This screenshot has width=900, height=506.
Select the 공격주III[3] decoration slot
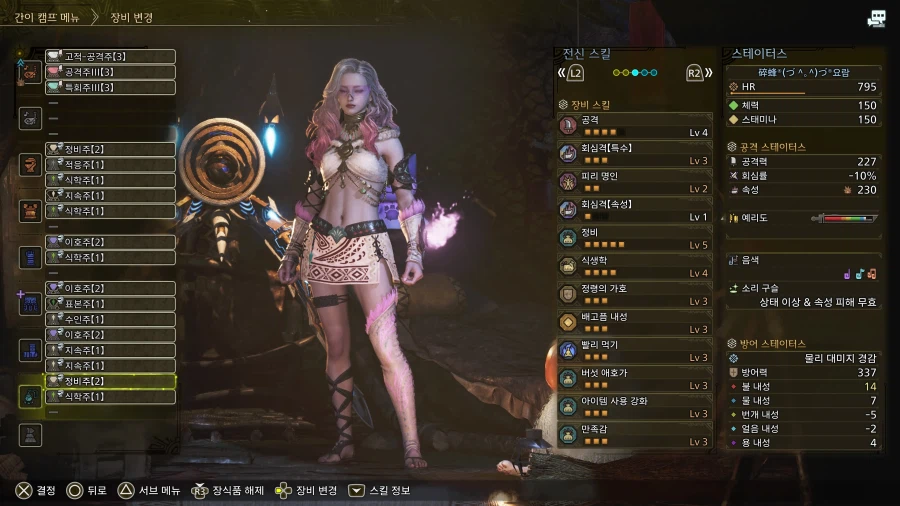[x=110, y=72]
